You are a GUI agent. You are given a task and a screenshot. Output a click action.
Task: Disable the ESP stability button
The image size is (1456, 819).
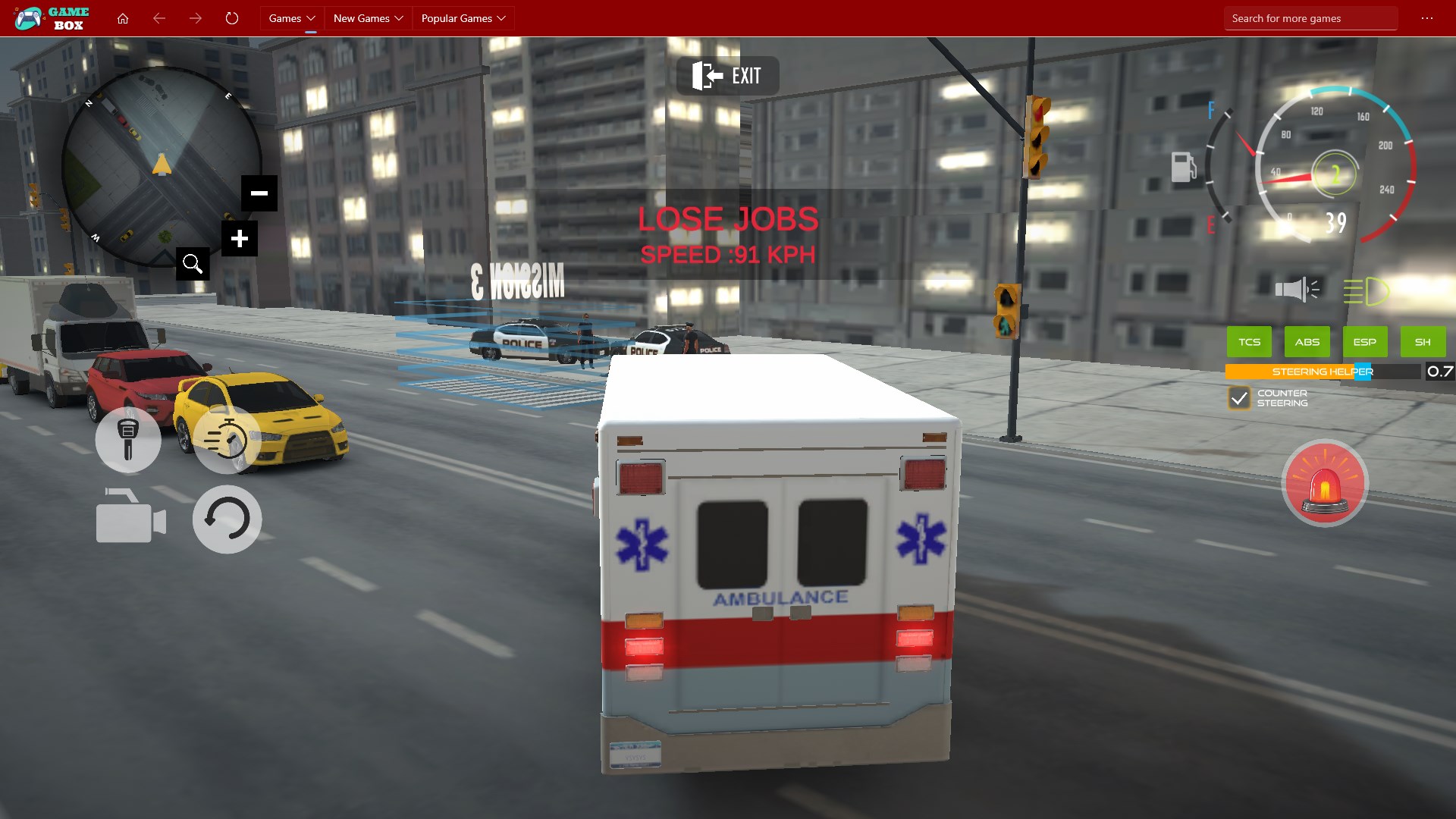pyautogui.click(x=1364, y=341)
